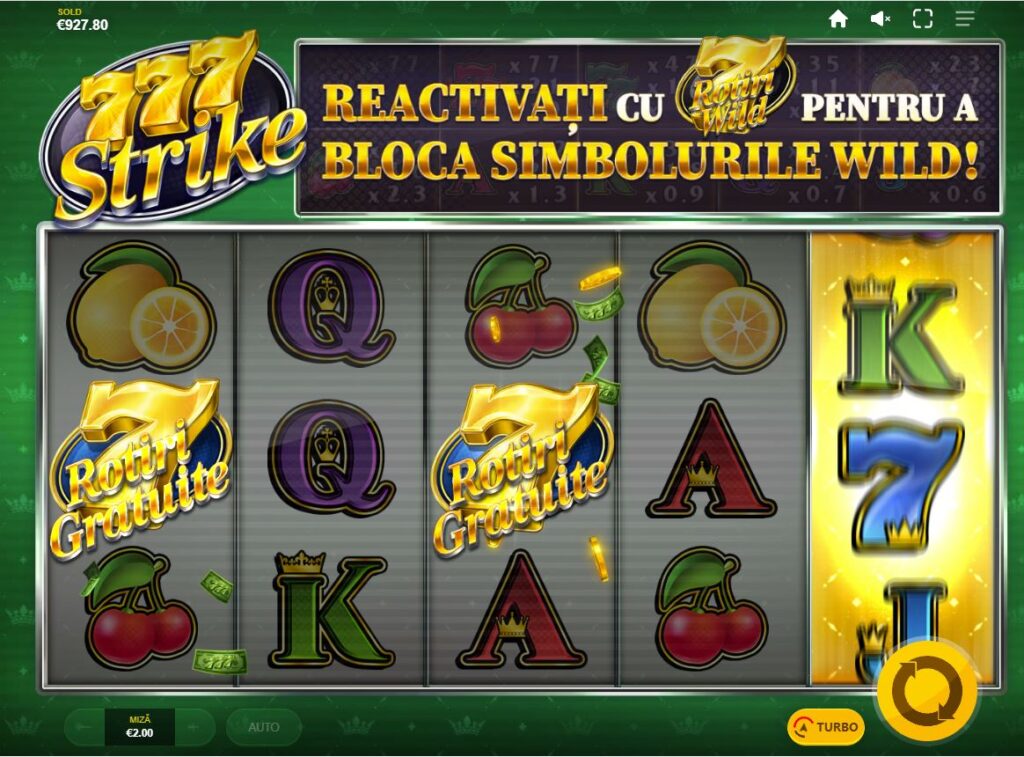Unmute the game sound
This screenshot has height=757, width=1024.
[880, 19]
